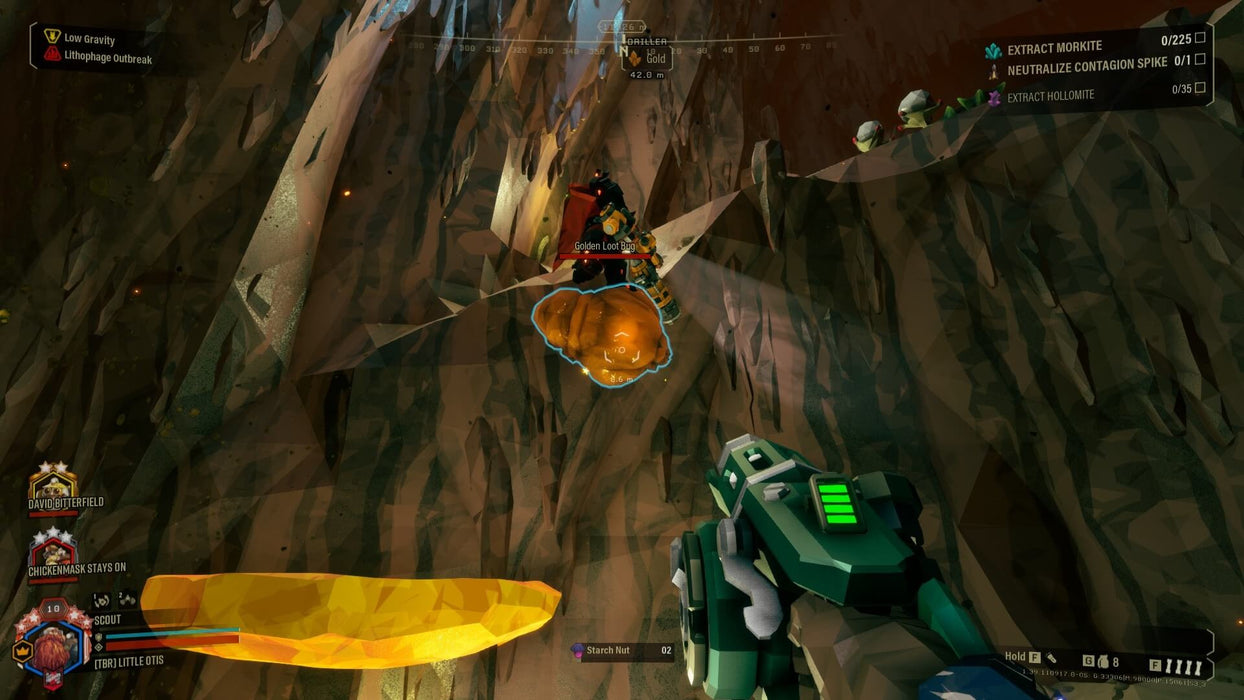Select the Extract Hollomite secondary objective
Viewport: 1244px width, 700px height.
1050,96
